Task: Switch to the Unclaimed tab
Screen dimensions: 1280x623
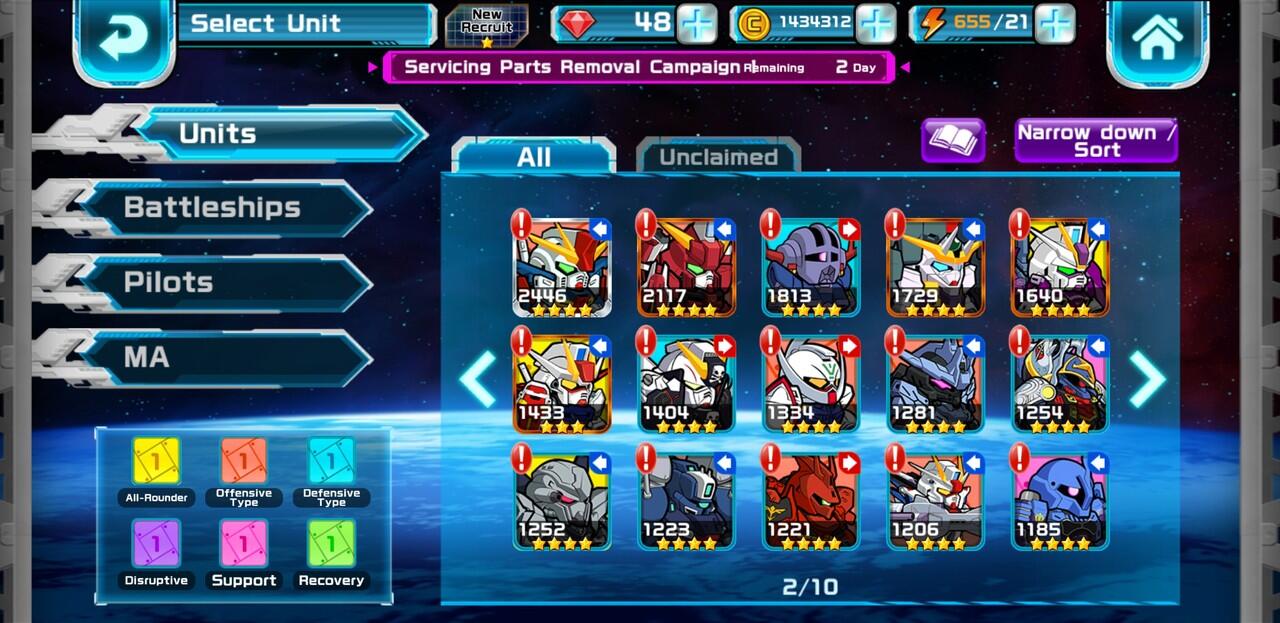Action: pos(718,157)
